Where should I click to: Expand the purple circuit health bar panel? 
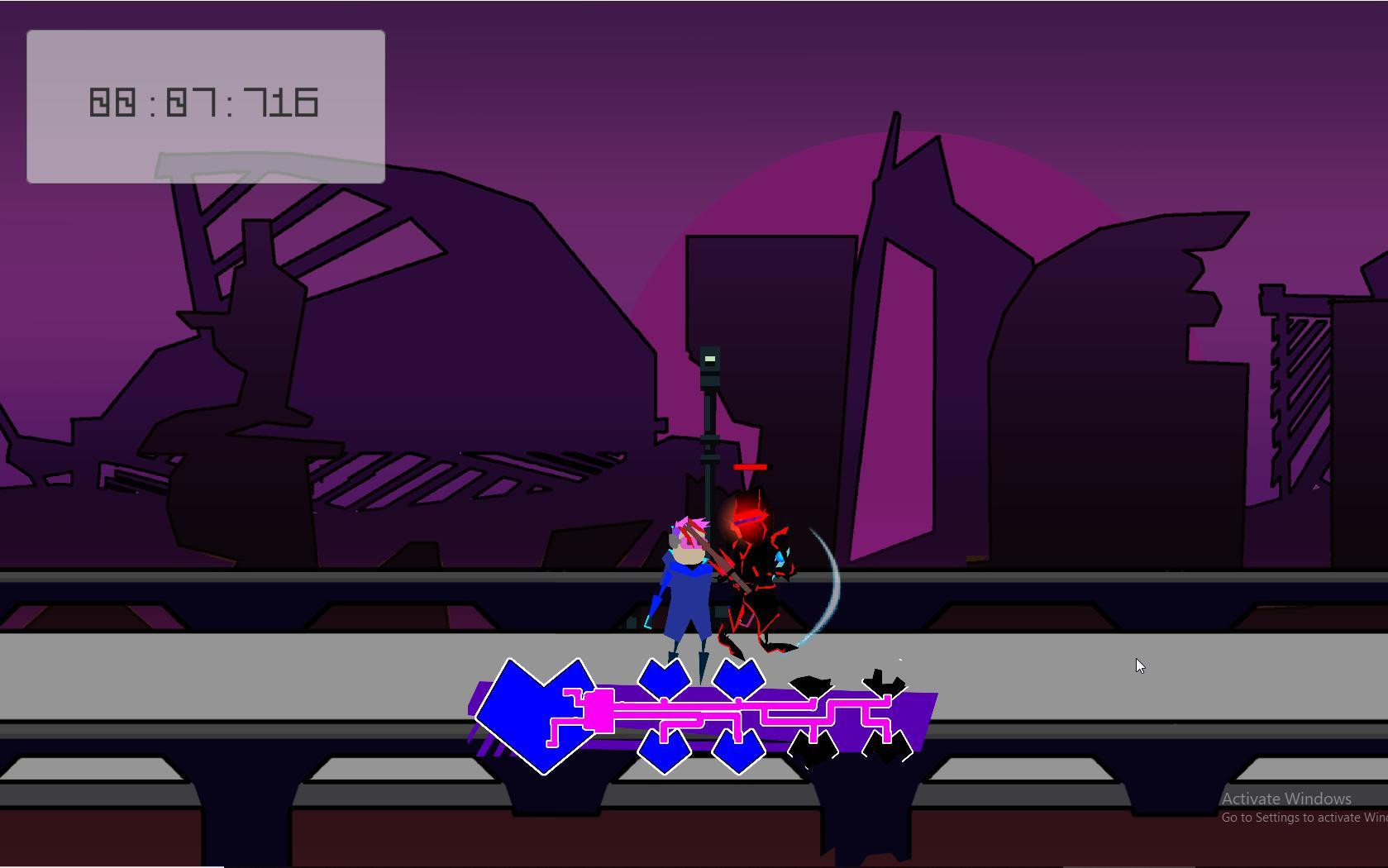(x=703, y=711)
